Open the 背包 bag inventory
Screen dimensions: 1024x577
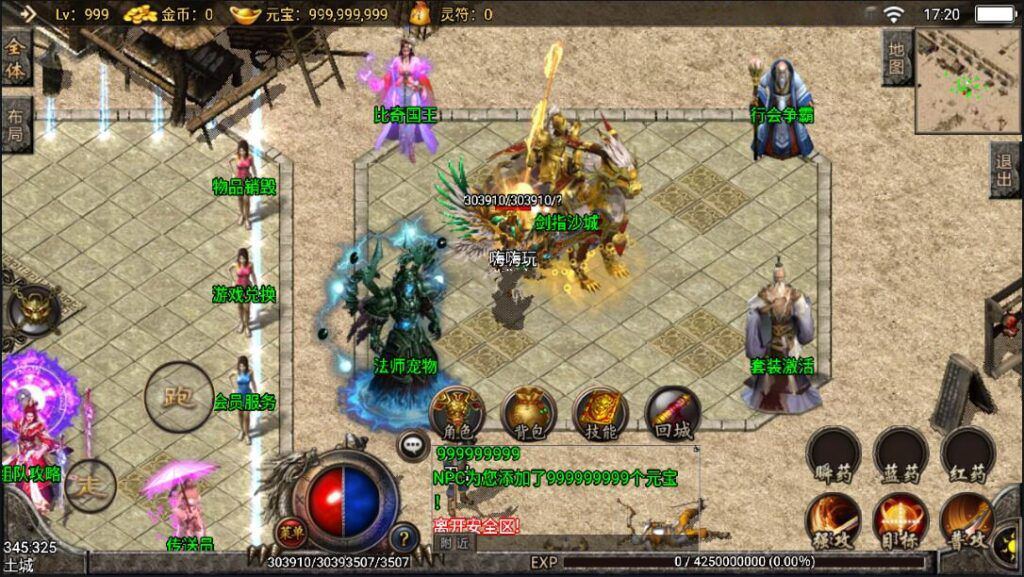[x=529, y=412]
